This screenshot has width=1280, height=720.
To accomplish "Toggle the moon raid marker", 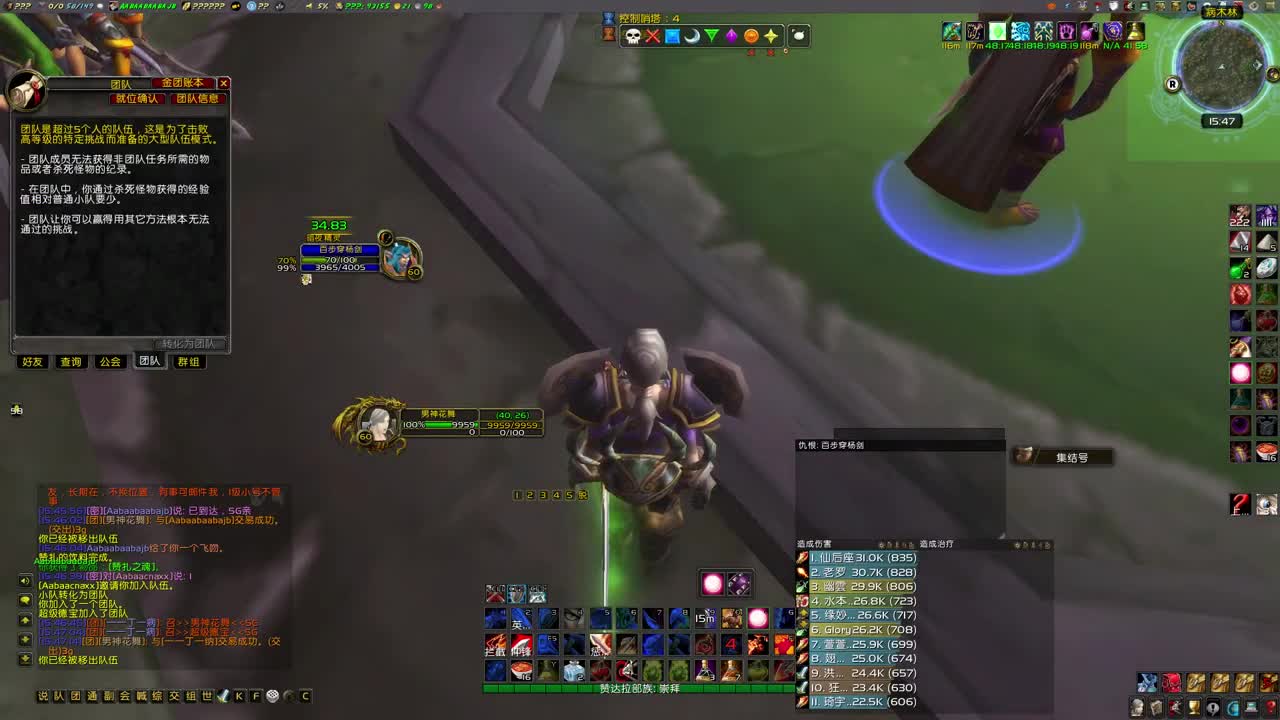I will tap(692, 36).
